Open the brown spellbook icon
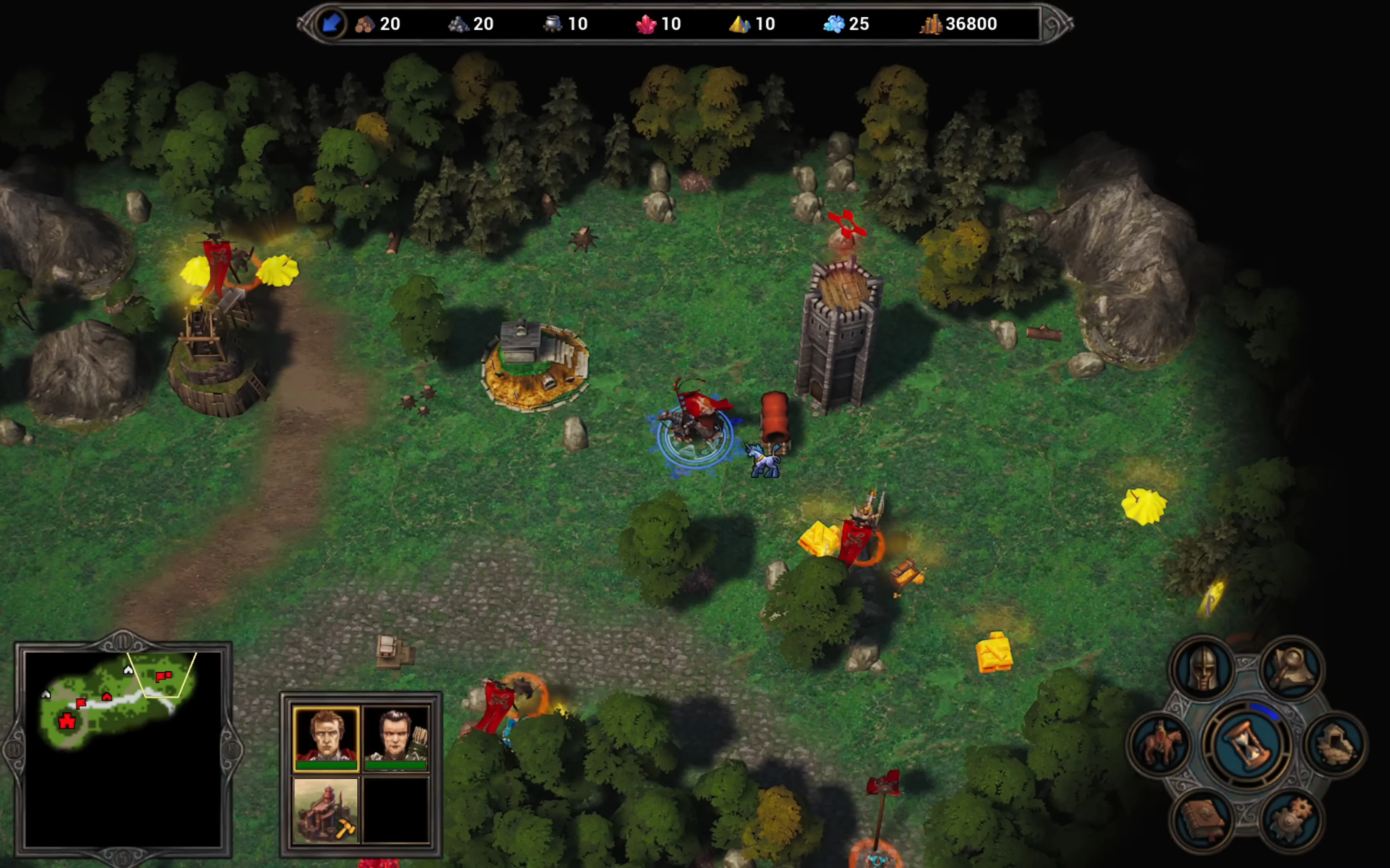 pos(1202,821)
